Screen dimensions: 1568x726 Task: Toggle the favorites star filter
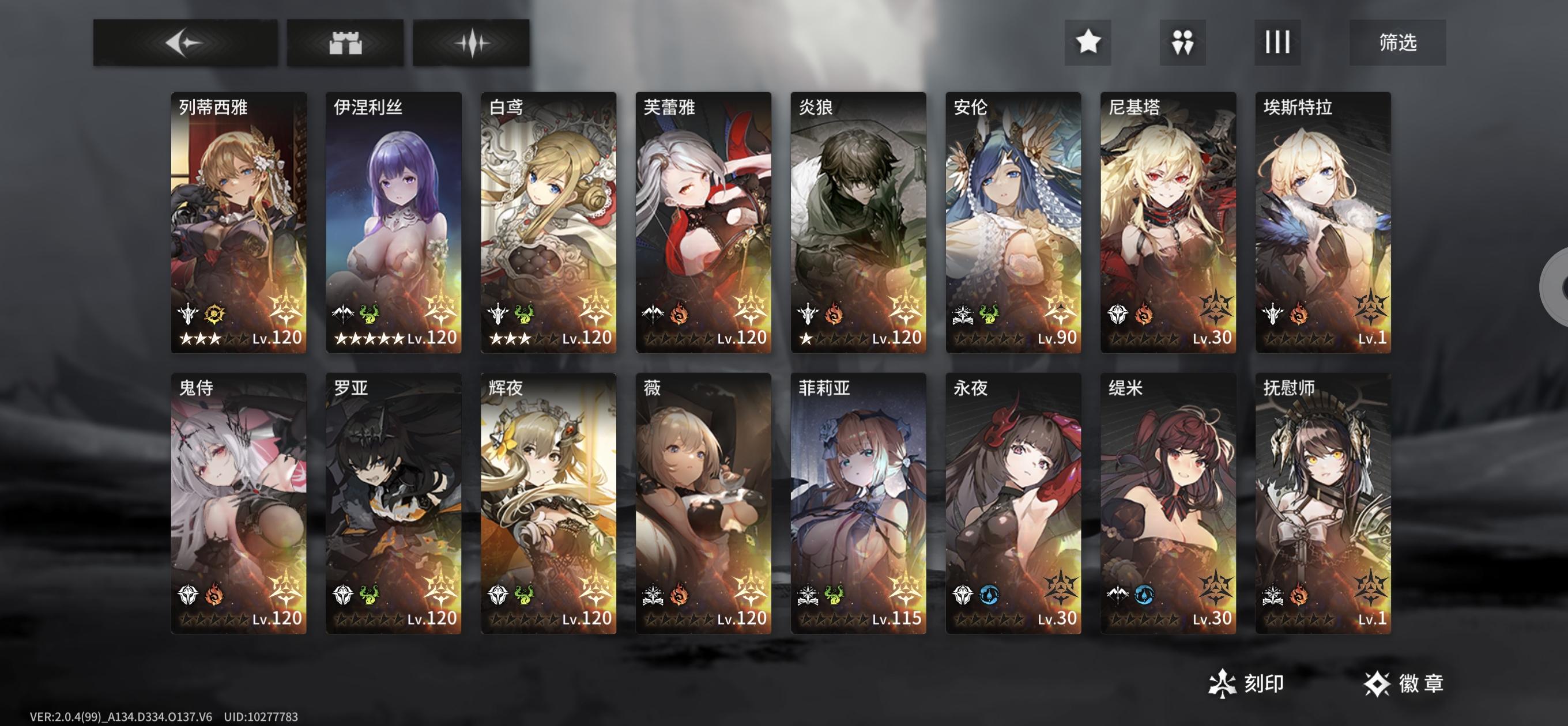pos(1089,42)
